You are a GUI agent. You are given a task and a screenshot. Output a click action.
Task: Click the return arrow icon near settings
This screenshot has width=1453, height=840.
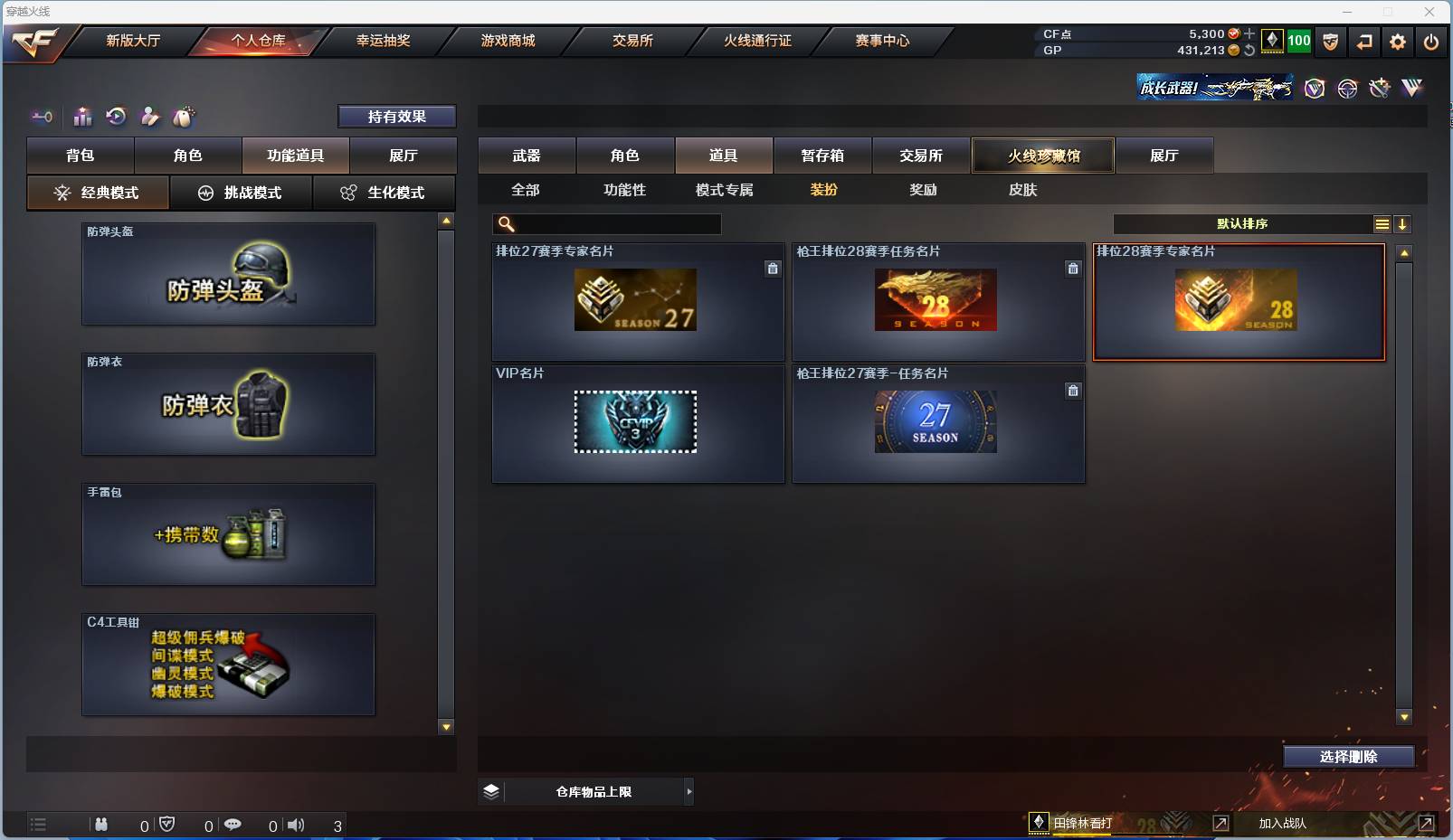tap(1363, 42)
